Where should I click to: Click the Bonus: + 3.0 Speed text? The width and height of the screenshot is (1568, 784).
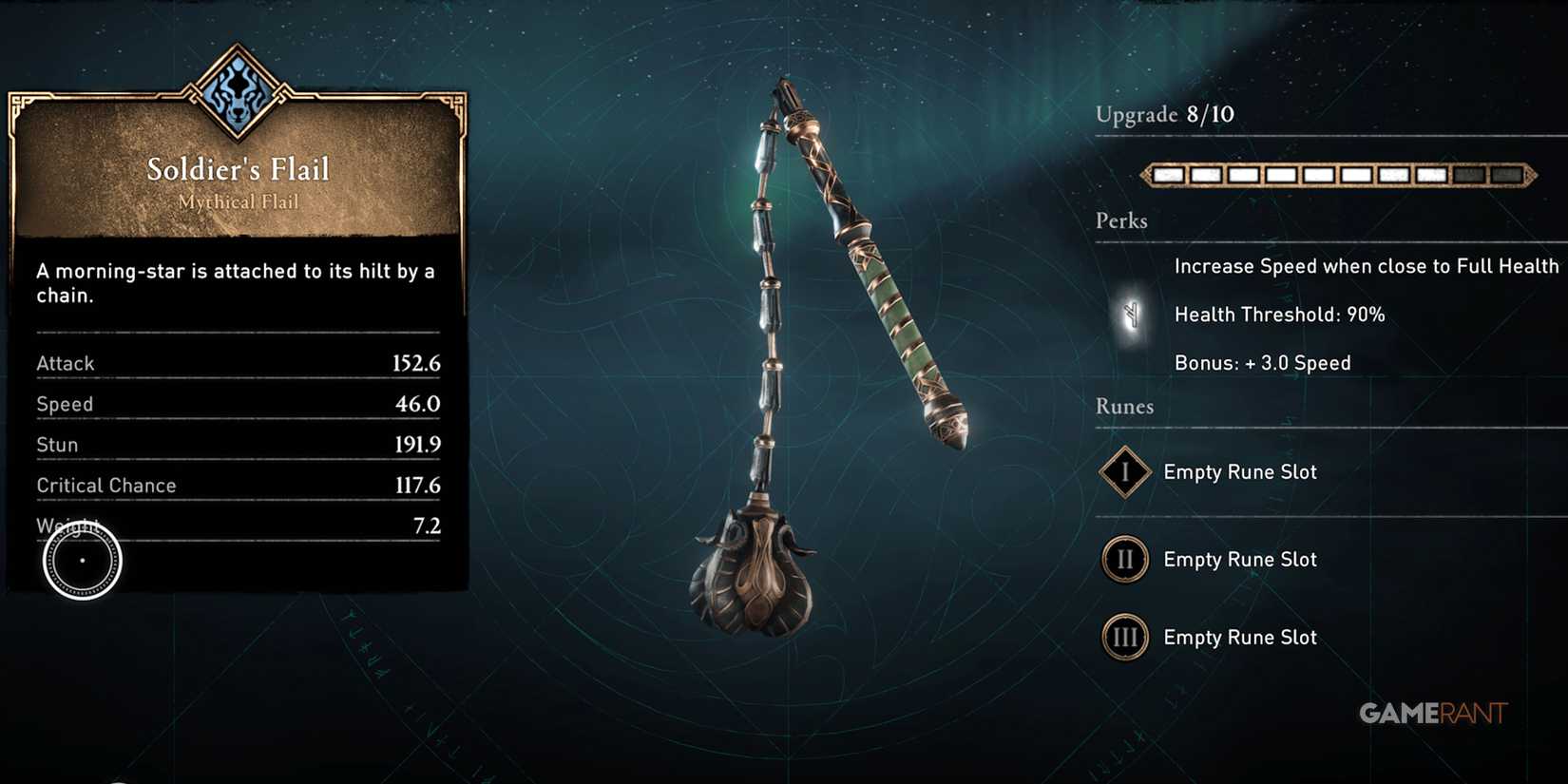pyautogui.click(x=1264, y=362)
